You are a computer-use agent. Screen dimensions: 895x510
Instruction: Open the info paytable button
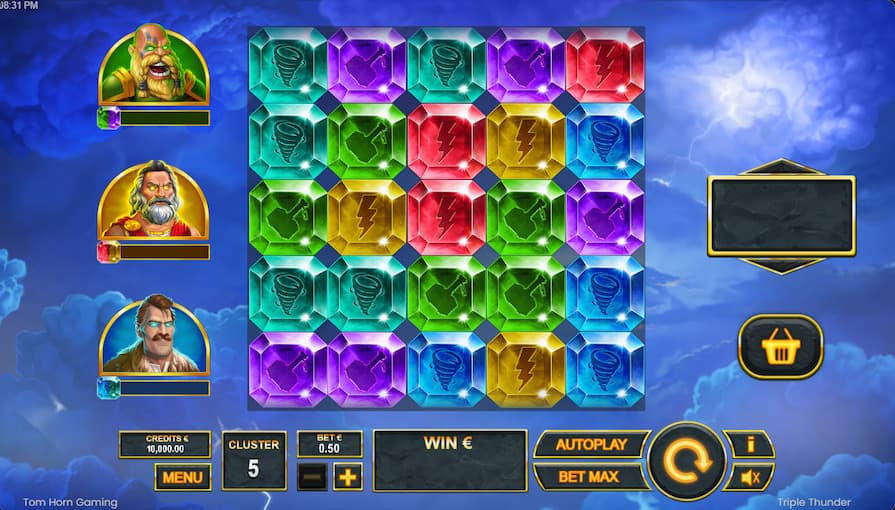(749, 444)
